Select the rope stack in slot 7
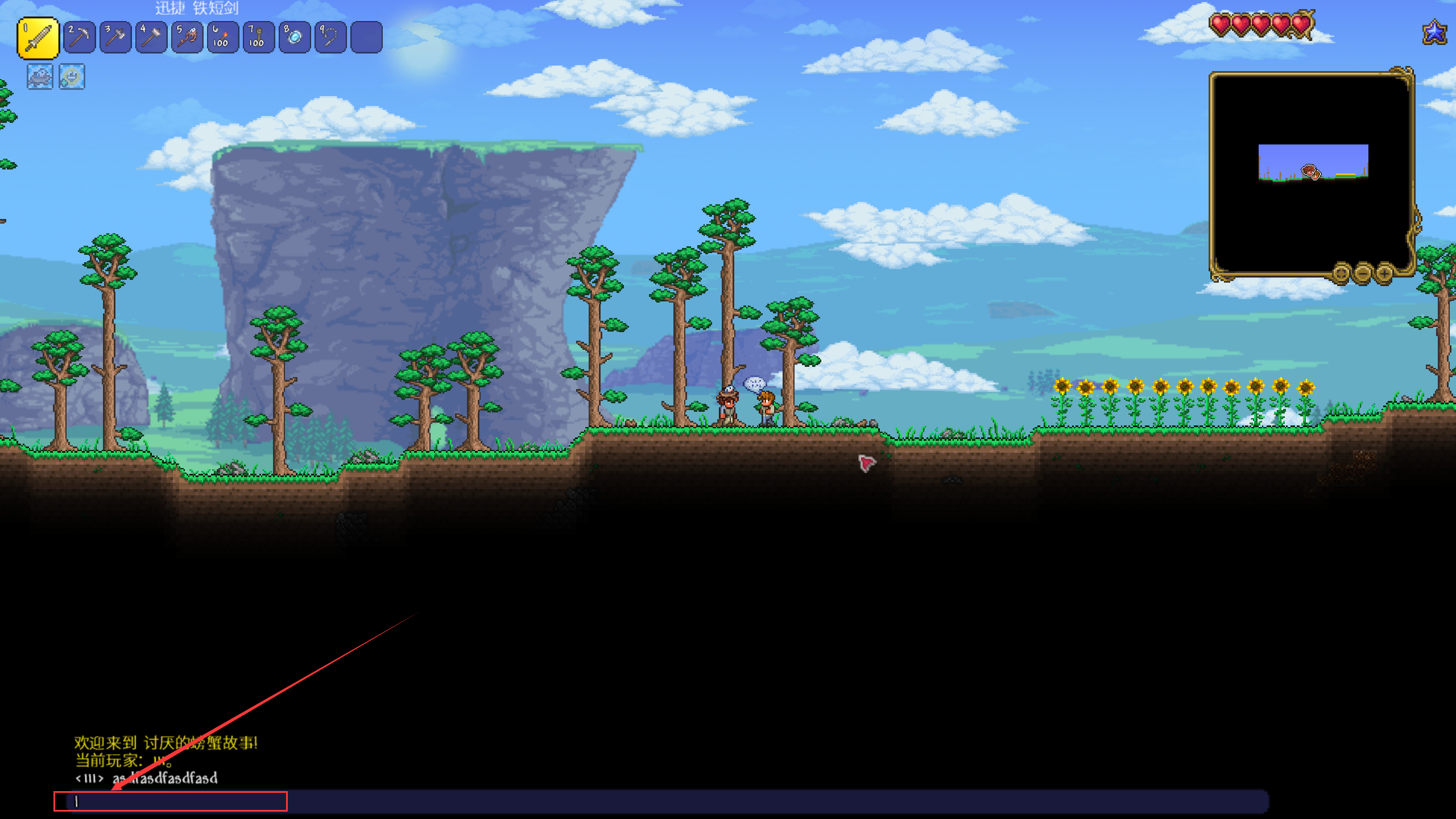 pyautogui.click(x=259, y=38)
